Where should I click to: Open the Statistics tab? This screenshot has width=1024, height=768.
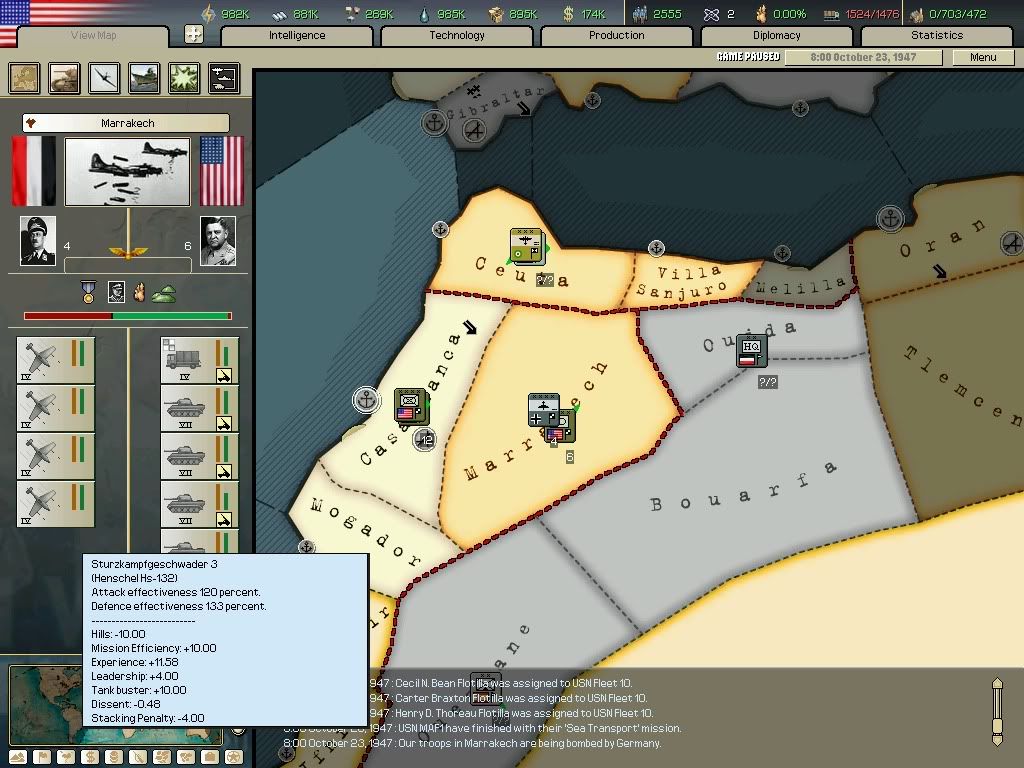coord(936,35)
